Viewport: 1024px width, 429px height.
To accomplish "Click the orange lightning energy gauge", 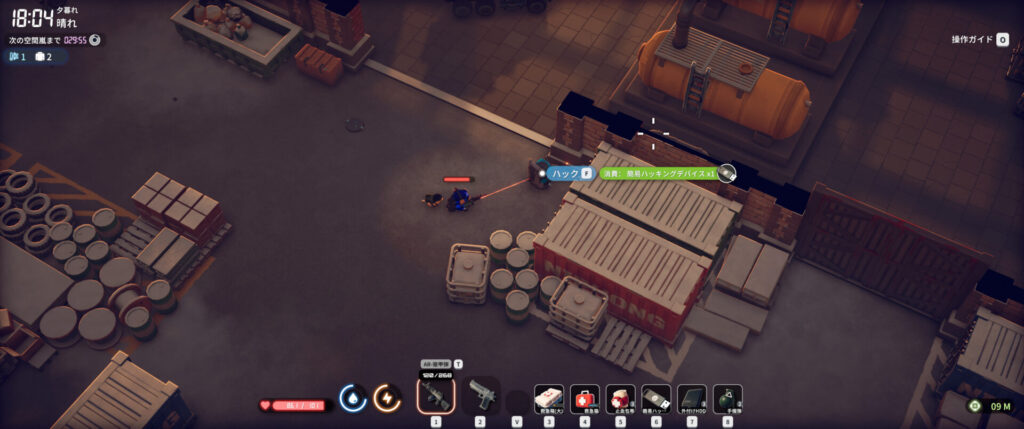I will click(387, 398).
